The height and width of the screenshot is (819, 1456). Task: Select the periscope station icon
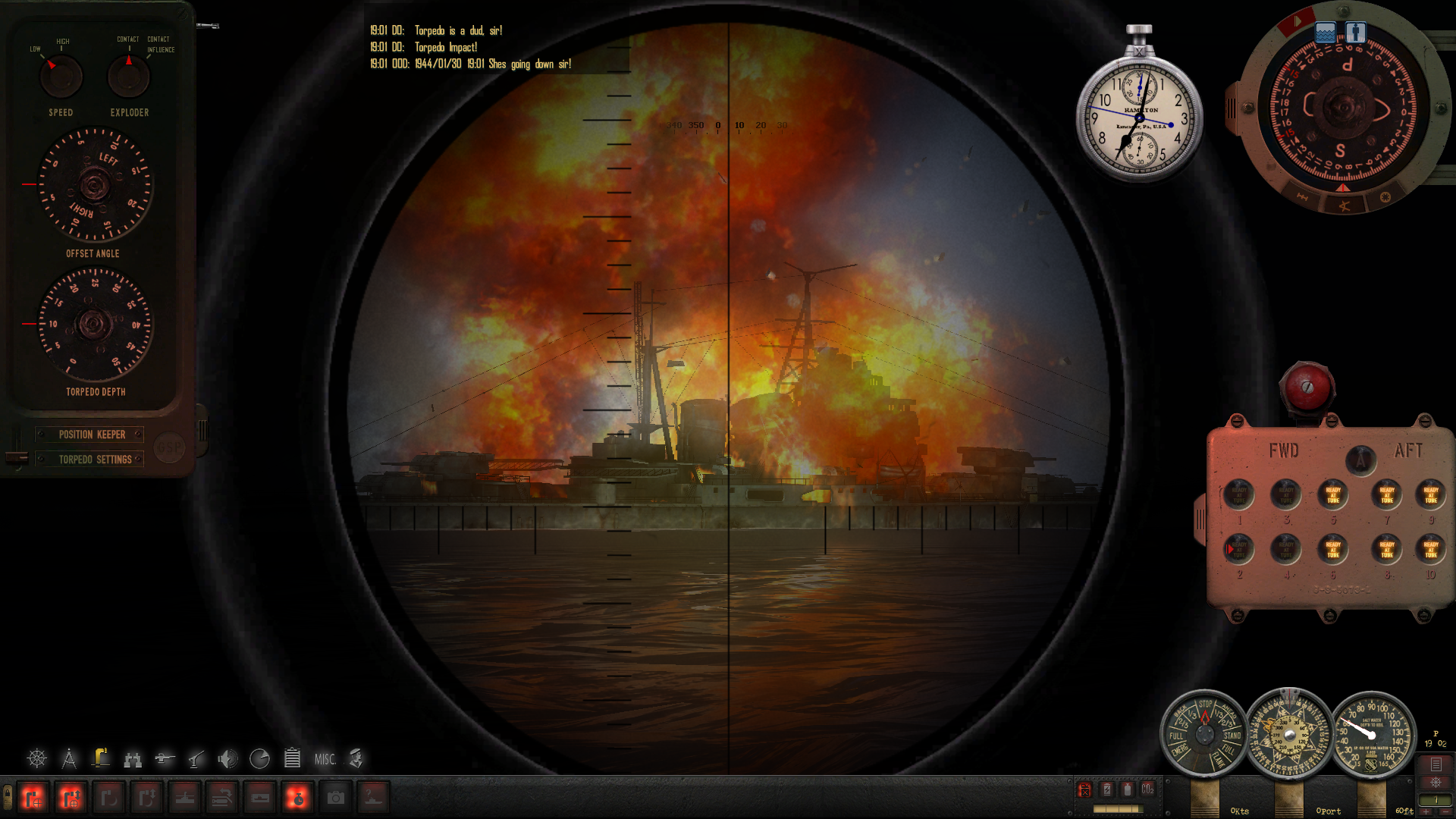pos(100,758)
